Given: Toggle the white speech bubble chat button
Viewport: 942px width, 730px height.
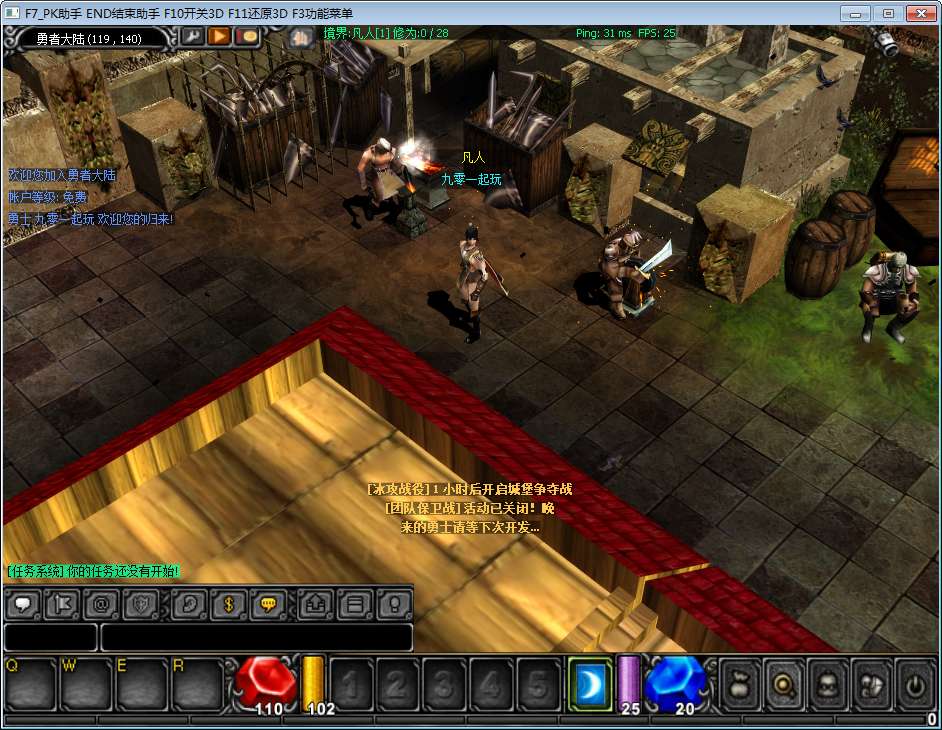Looking at the screenshot, I should coord(24,604).
